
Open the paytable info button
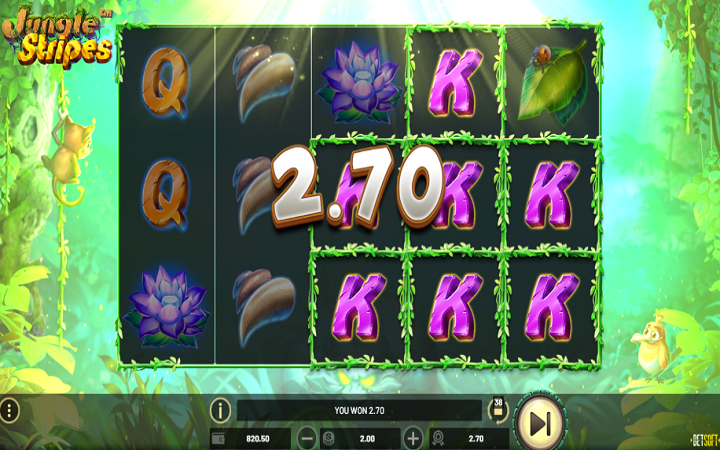[220, 410]
